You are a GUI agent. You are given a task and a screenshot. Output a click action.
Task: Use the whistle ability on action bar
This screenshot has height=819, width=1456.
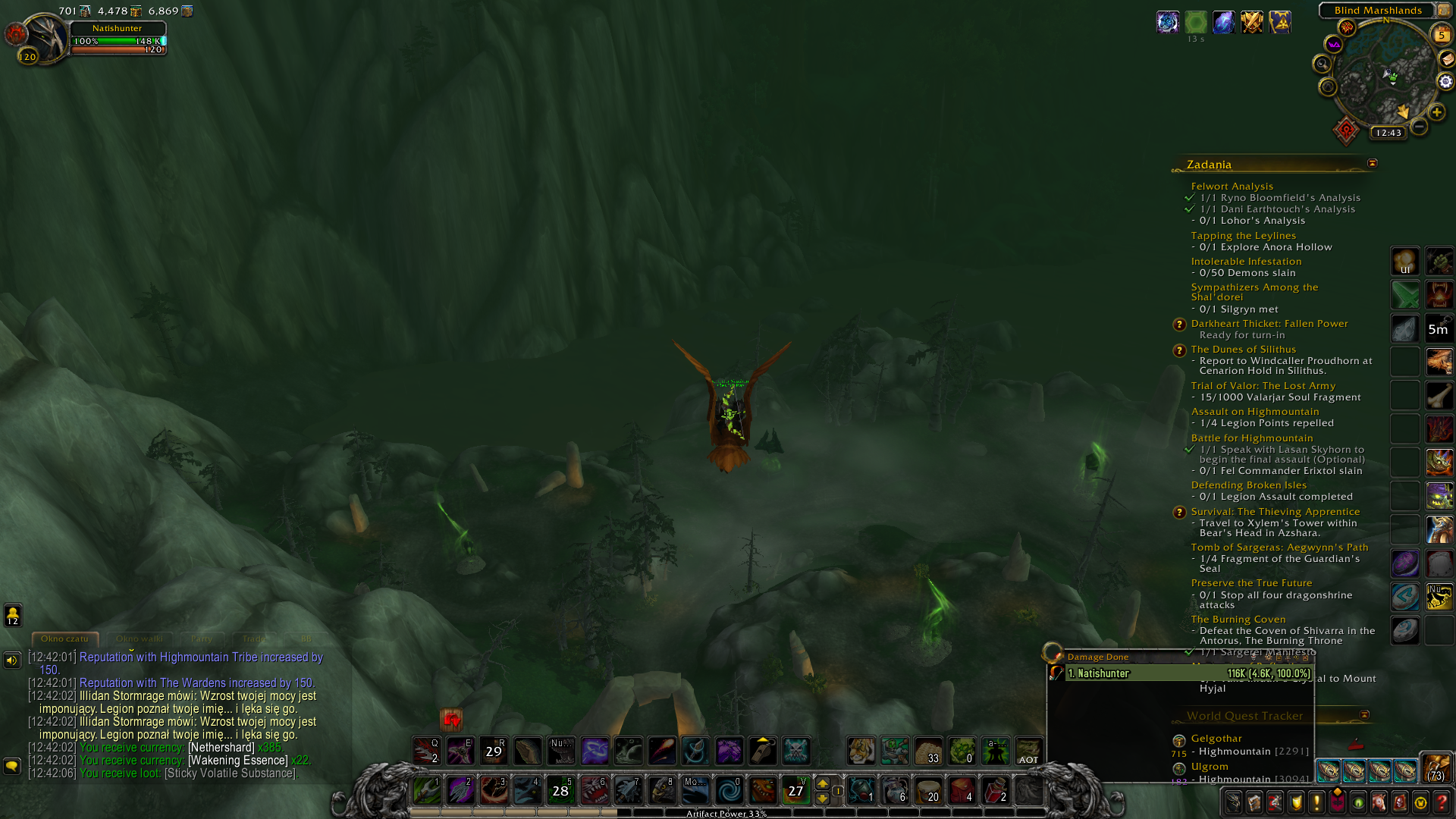762,751
